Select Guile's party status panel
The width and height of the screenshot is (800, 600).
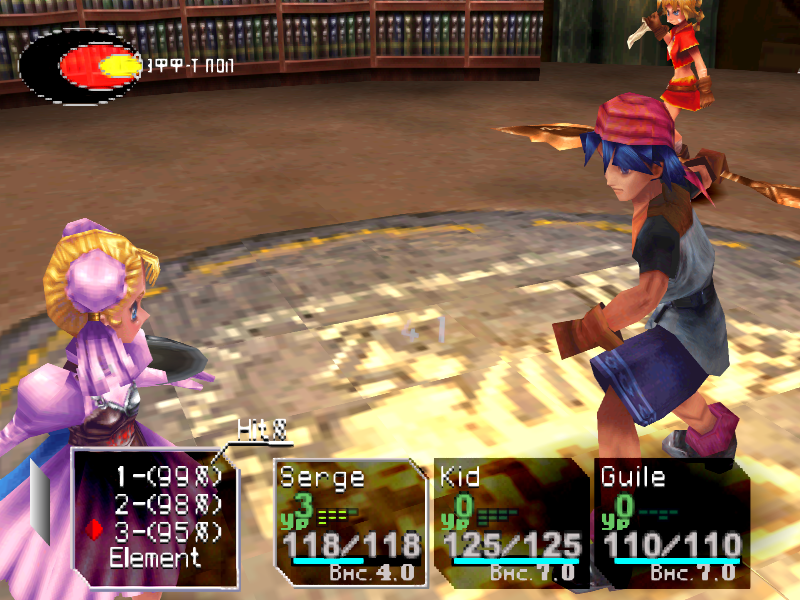click(672, 522)
